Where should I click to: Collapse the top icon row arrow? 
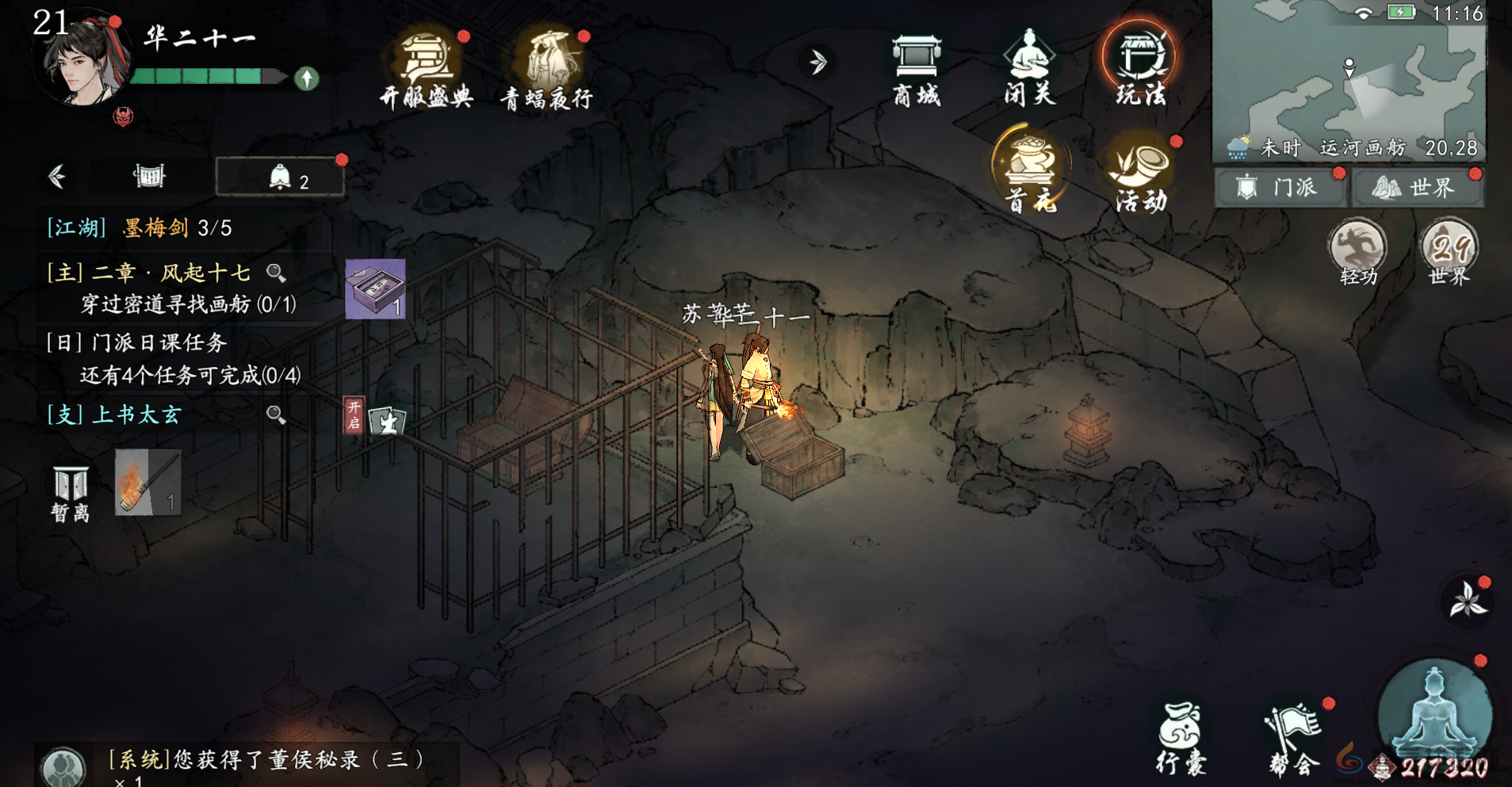click(x=818, y=62)
